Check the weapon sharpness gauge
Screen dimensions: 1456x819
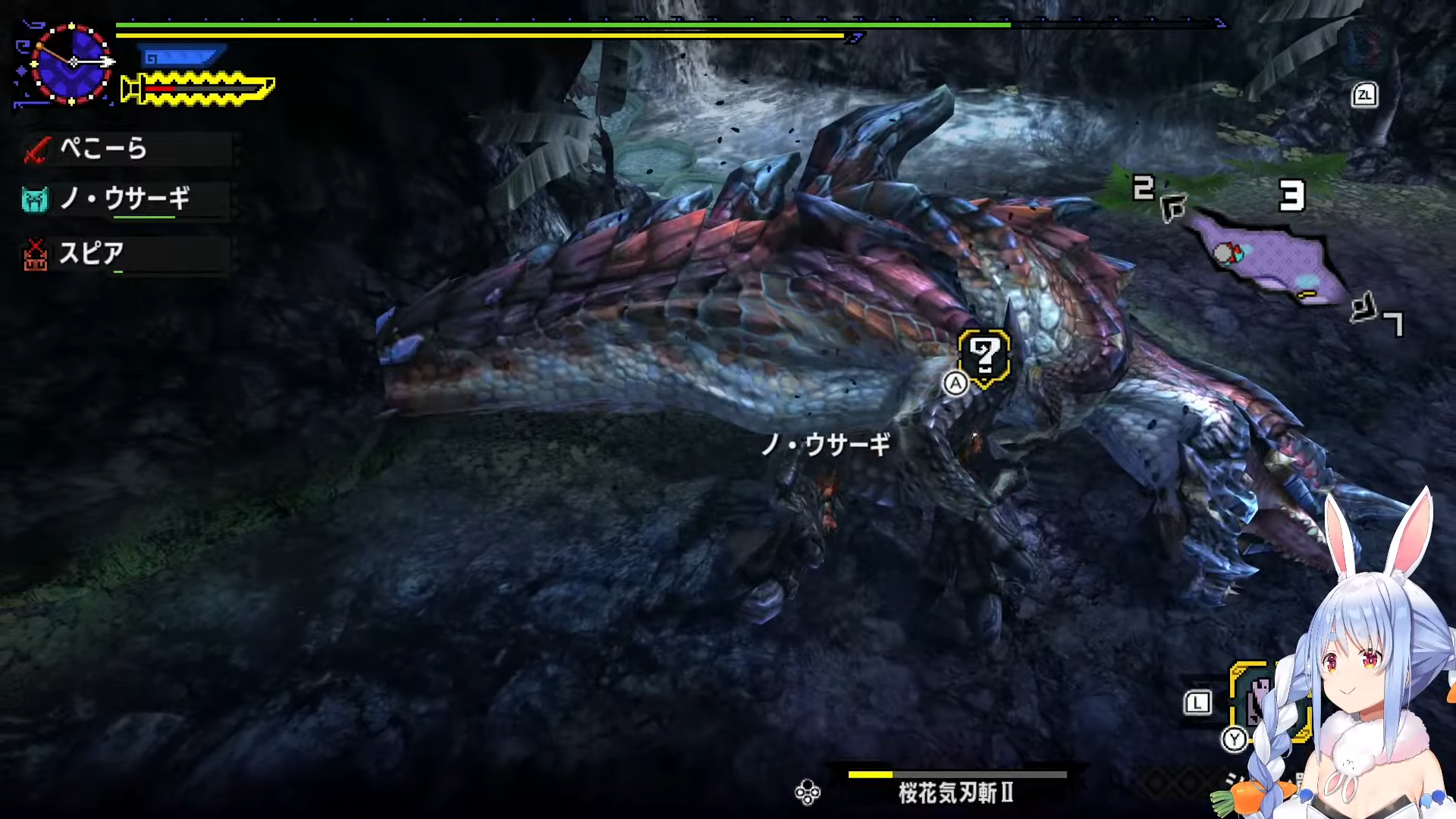click(x=199, y=89)
